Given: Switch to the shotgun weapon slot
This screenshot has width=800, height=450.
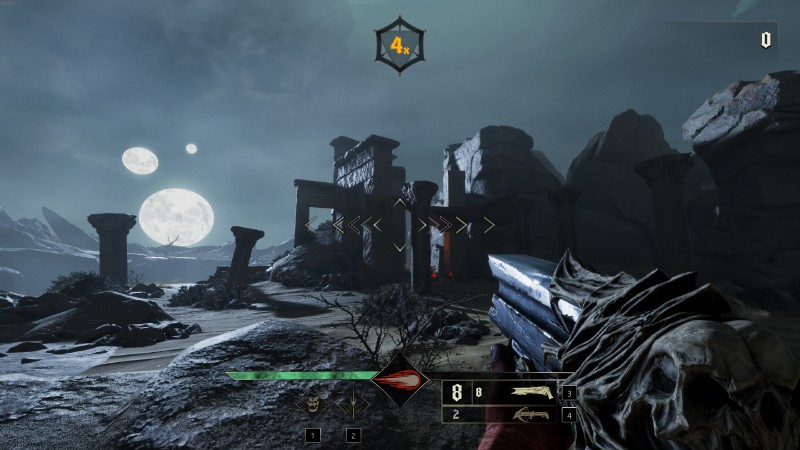Looking at the screenshot, I should click(x=531, y=392).
